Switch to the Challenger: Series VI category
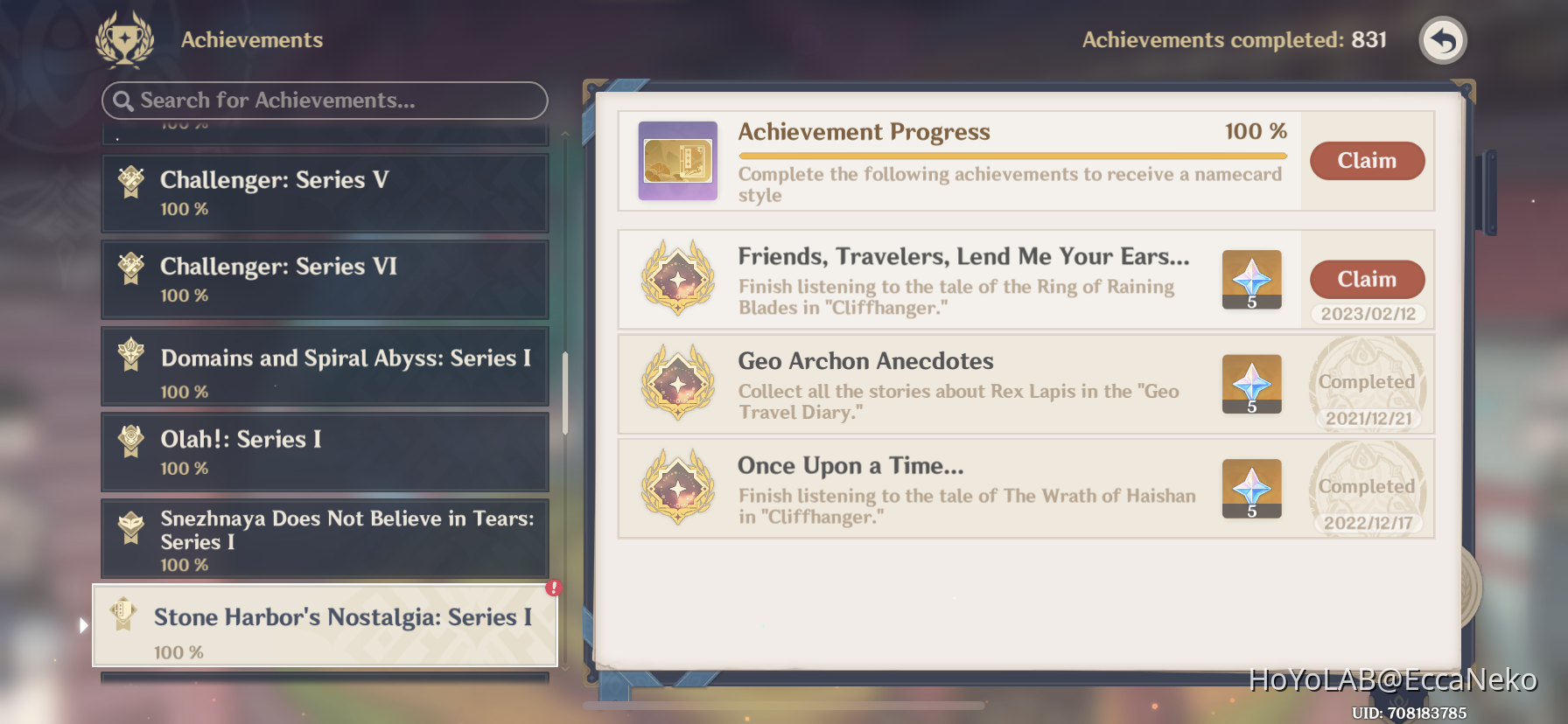The width and height of the screenshot is (1568, 724). (x=324, y=278)
